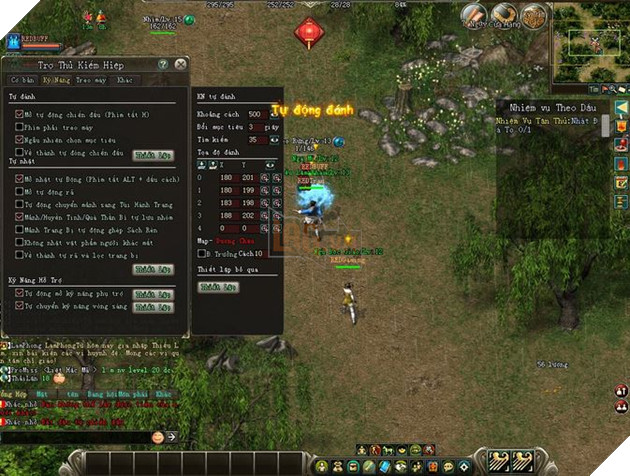The width and height of the screenshot is (630, 476).
Task: Toggle Mở tự động chiến đấu checkbox
Action: tap(19, 114)
